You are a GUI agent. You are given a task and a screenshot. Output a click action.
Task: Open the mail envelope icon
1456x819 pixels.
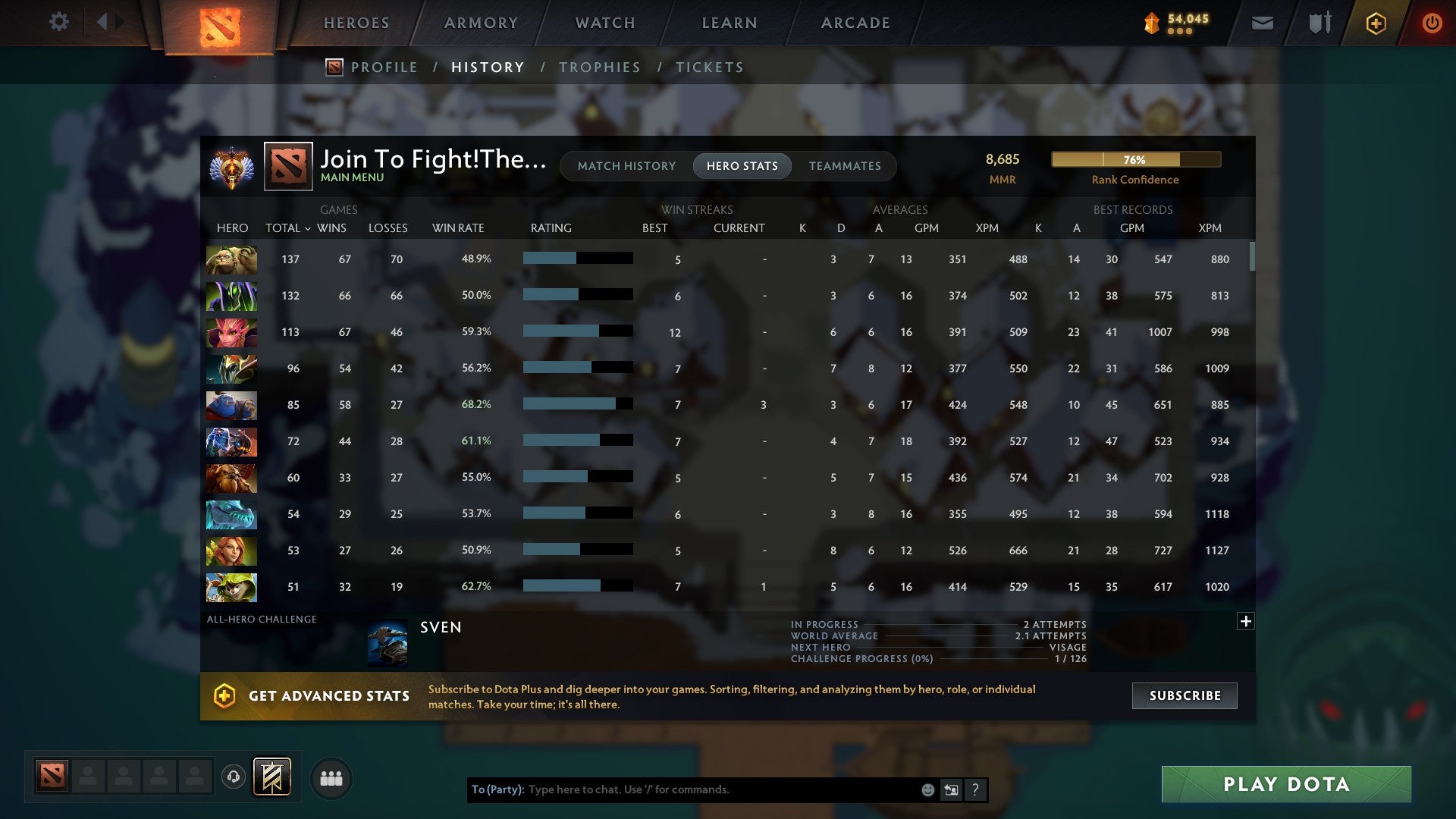coord(1262,23)
